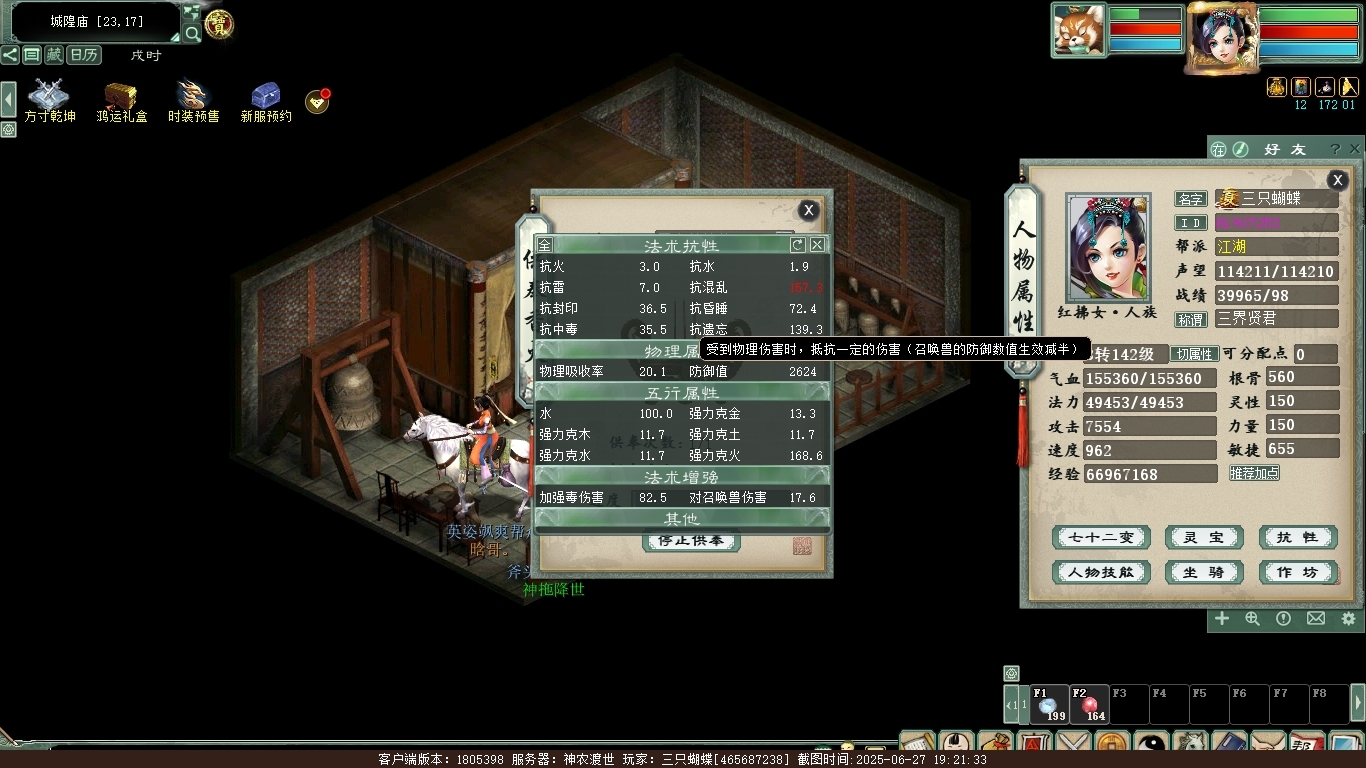This screenshot has width=1366, height=768.
Task: Click the 停止供奉 stop offering button
Action: [690, 541]
